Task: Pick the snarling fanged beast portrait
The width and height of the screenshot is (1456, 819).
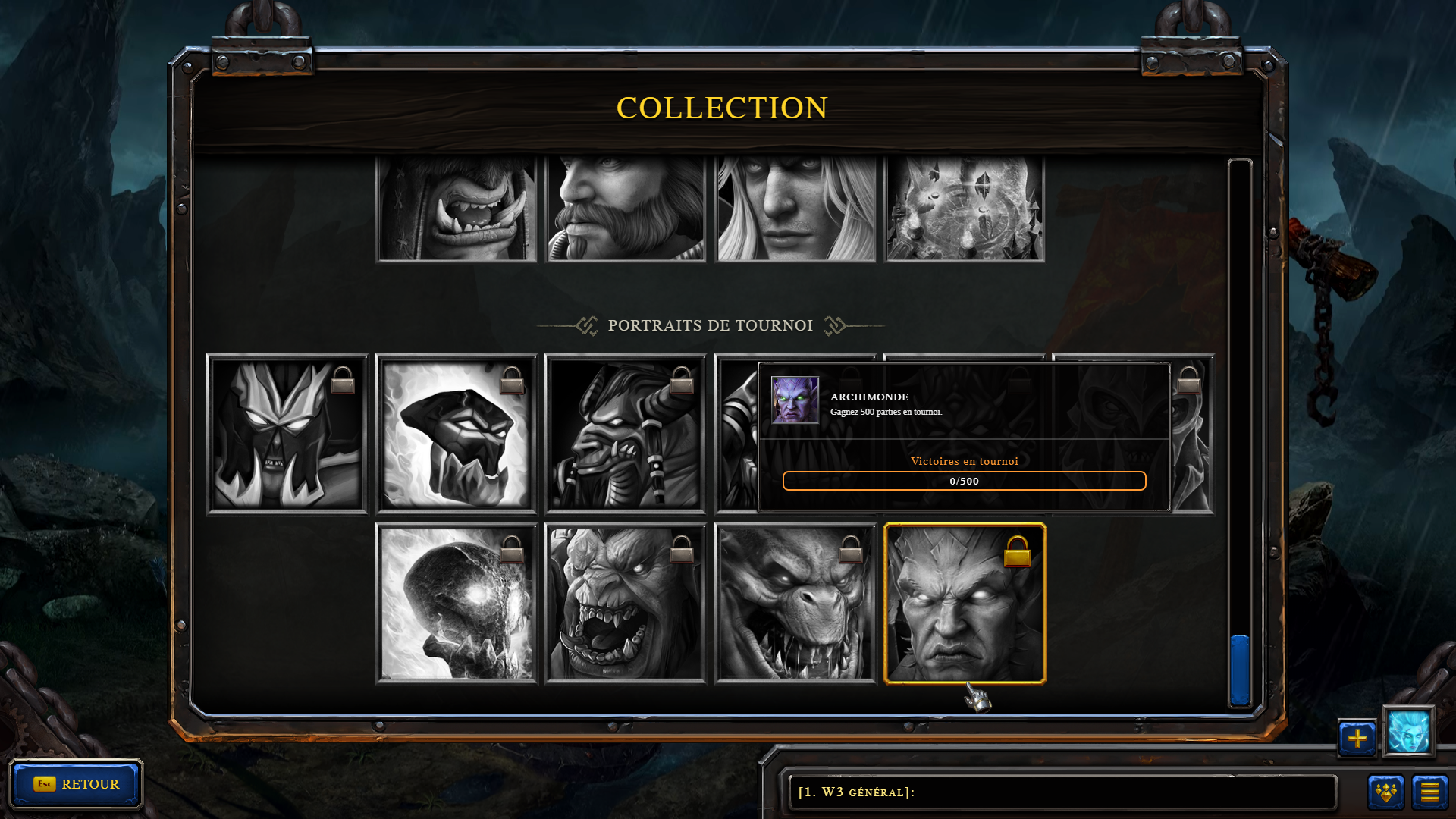Action: (795, 604)
